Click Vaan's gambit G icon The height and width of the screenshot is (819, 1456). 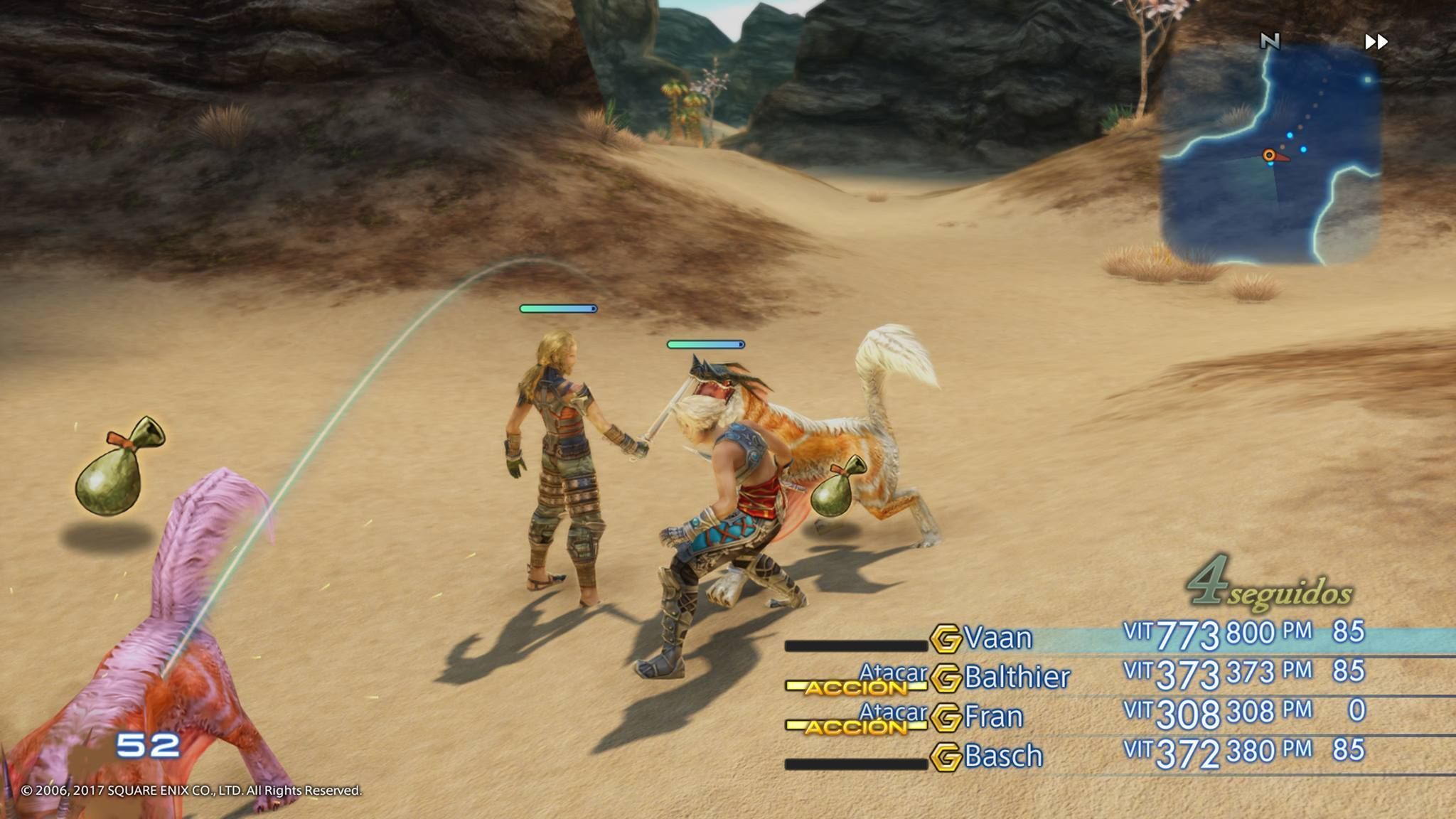[946, 638]
